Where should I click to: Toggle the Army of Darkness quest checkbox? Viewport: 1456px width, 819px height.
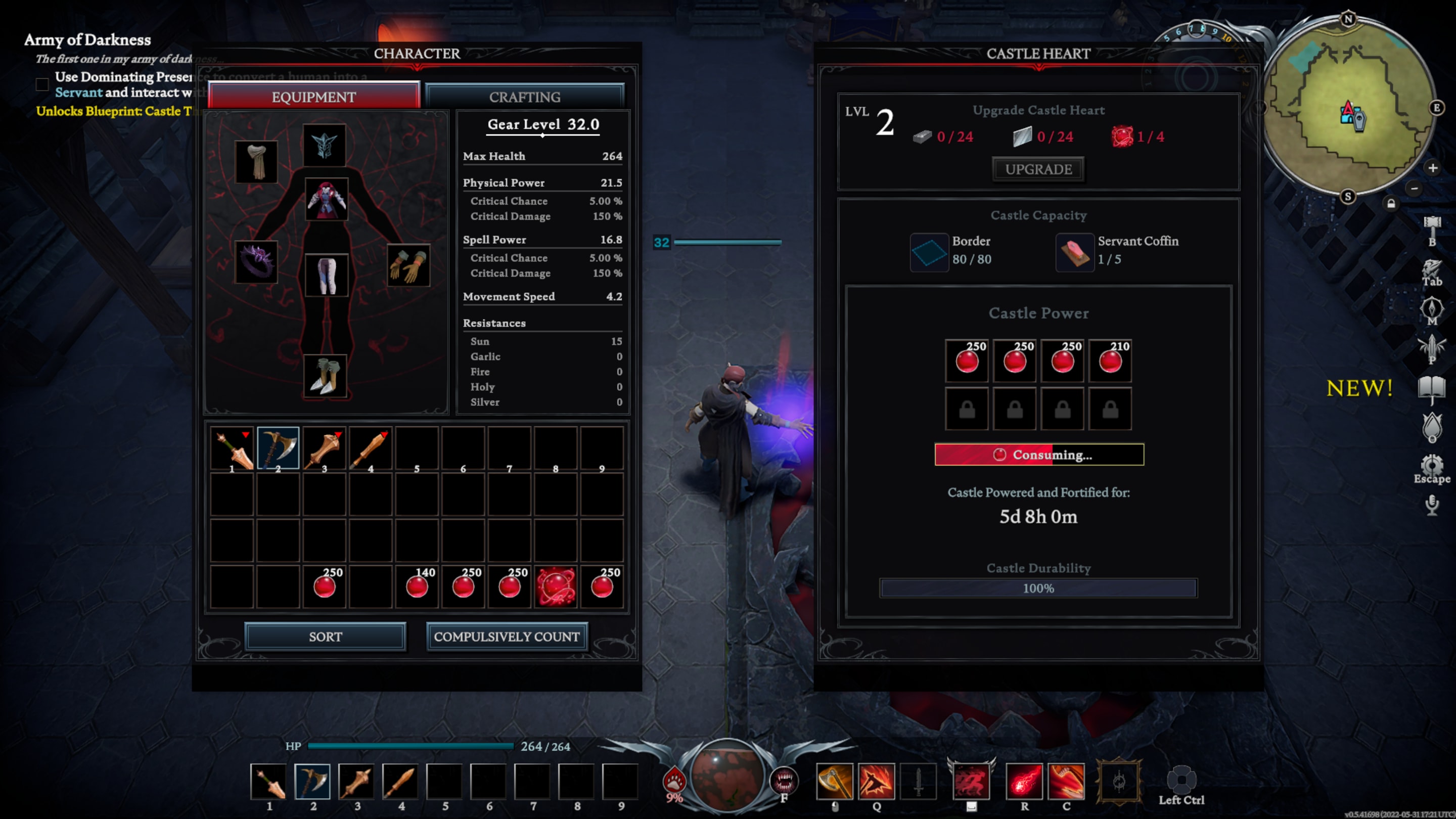point(42,84)
